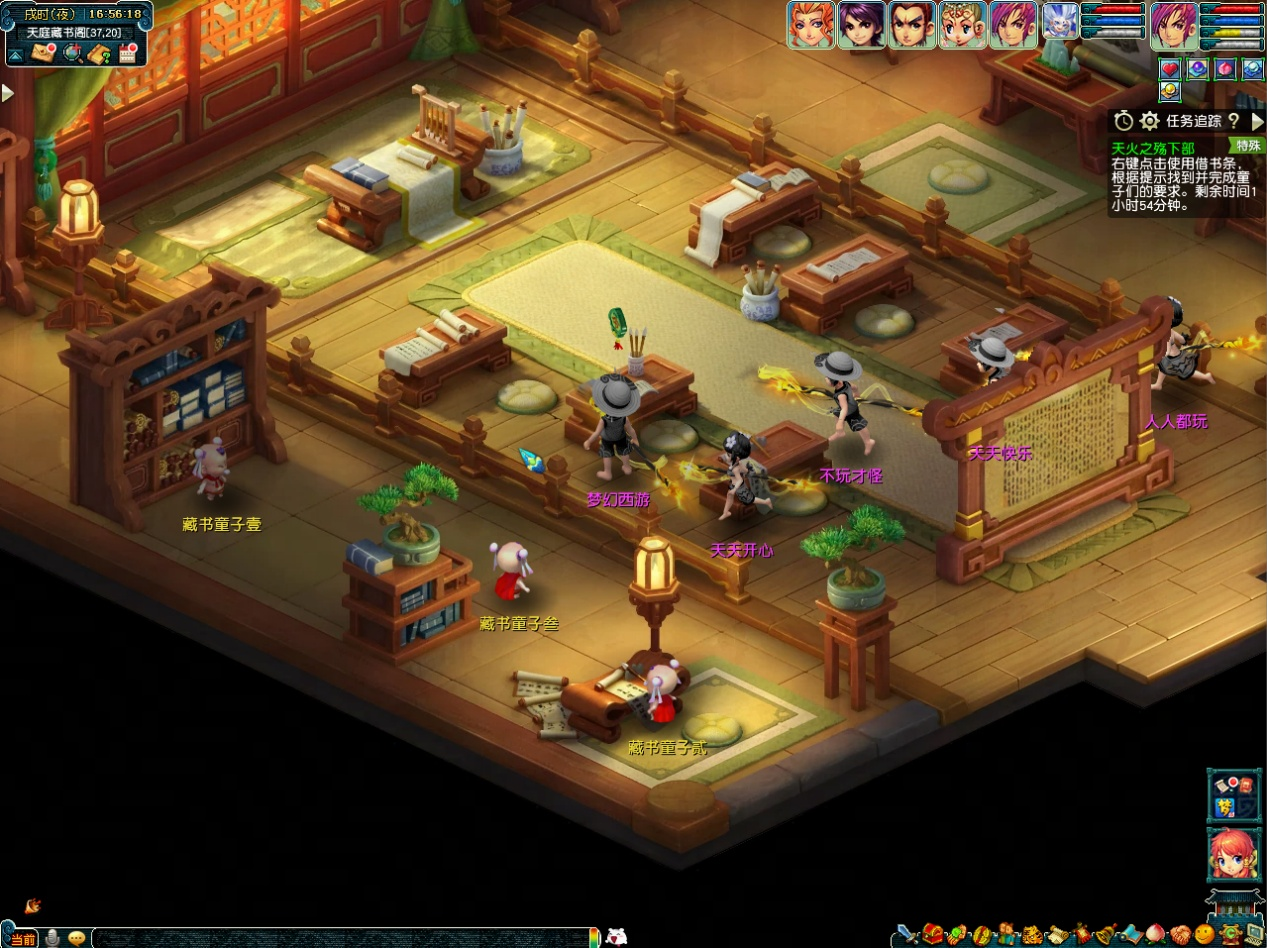Viewport: 1267px width, 948px height.
Task: Click the quest tracker stopwatch icon
Action: point(1124,121)
